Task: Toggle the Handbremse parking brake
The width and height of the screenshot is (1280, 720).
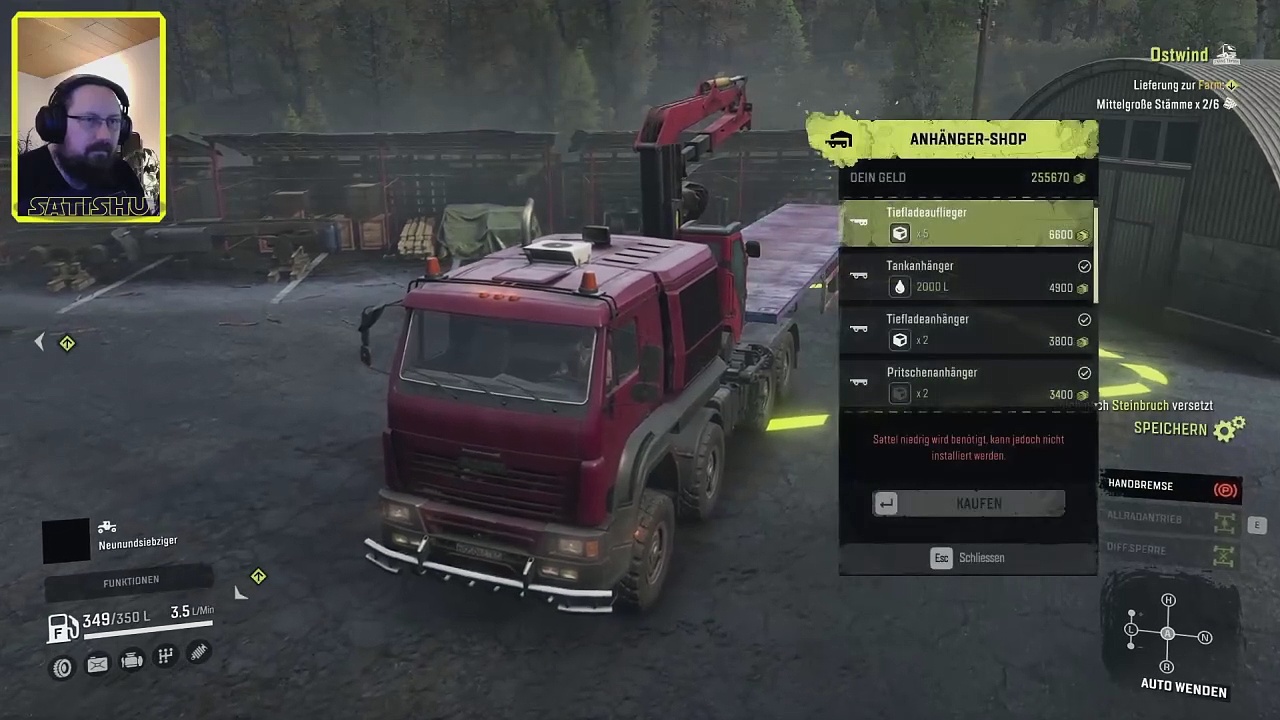Action: [1172, 487]
